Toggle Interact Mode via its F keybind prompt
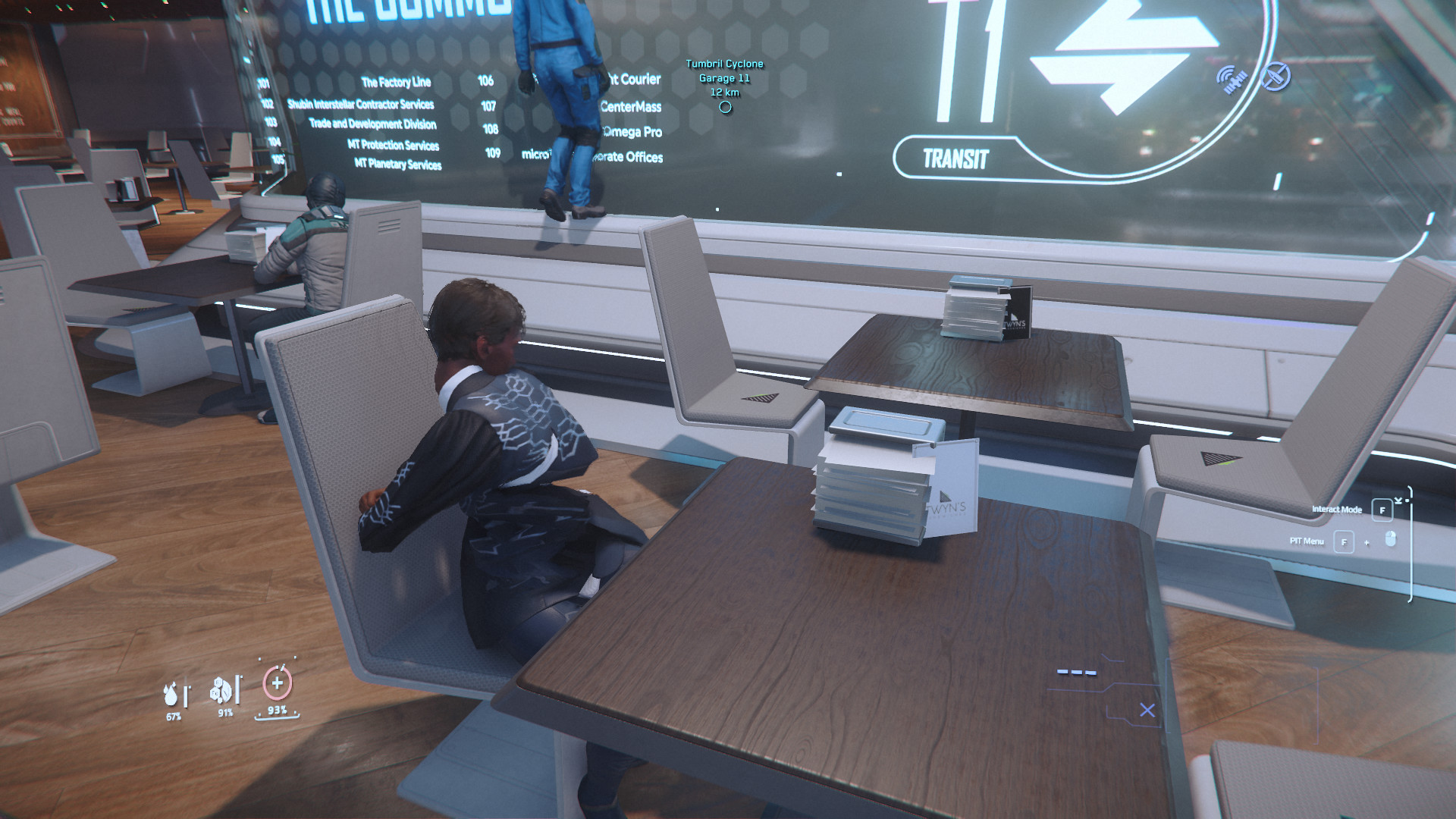1456x819 pixels. (1382, 510)
